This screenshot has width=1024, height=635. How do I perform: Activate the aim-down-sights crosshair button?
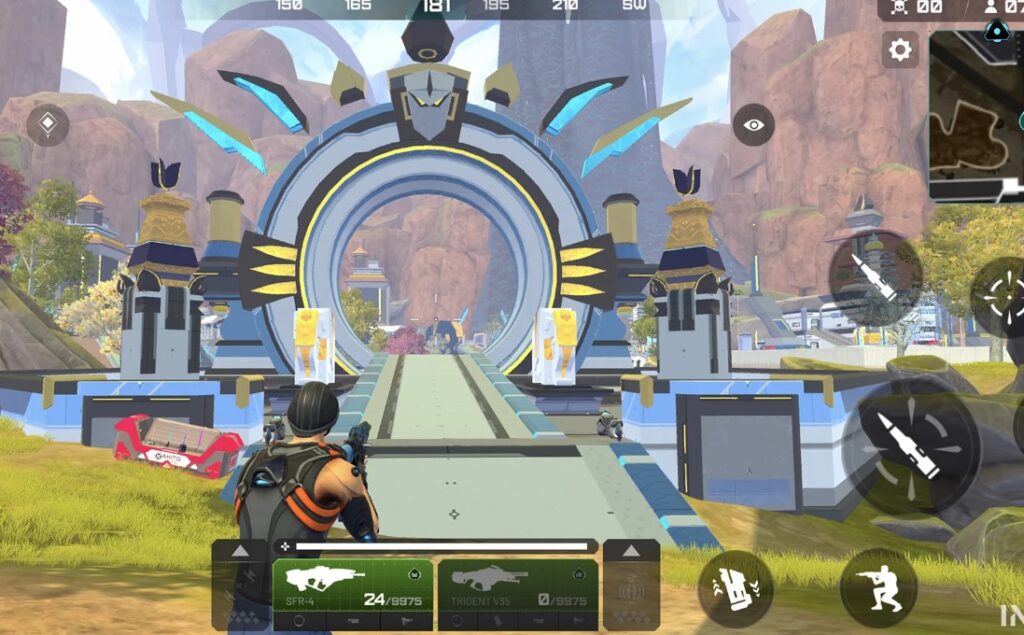(x=1003, y=296)
